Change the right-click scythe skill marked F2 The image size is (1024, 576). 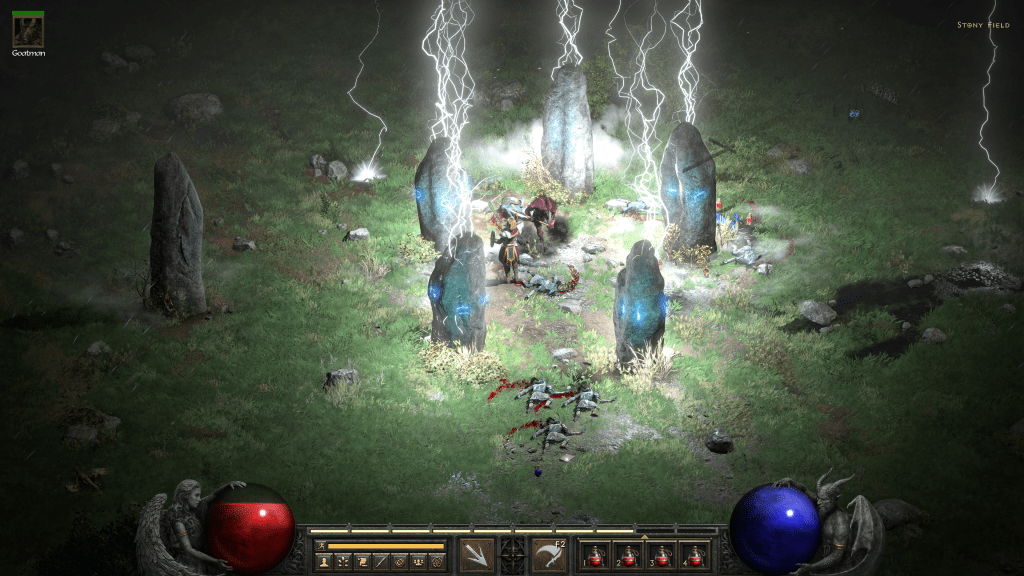click(x=549, y=555)
